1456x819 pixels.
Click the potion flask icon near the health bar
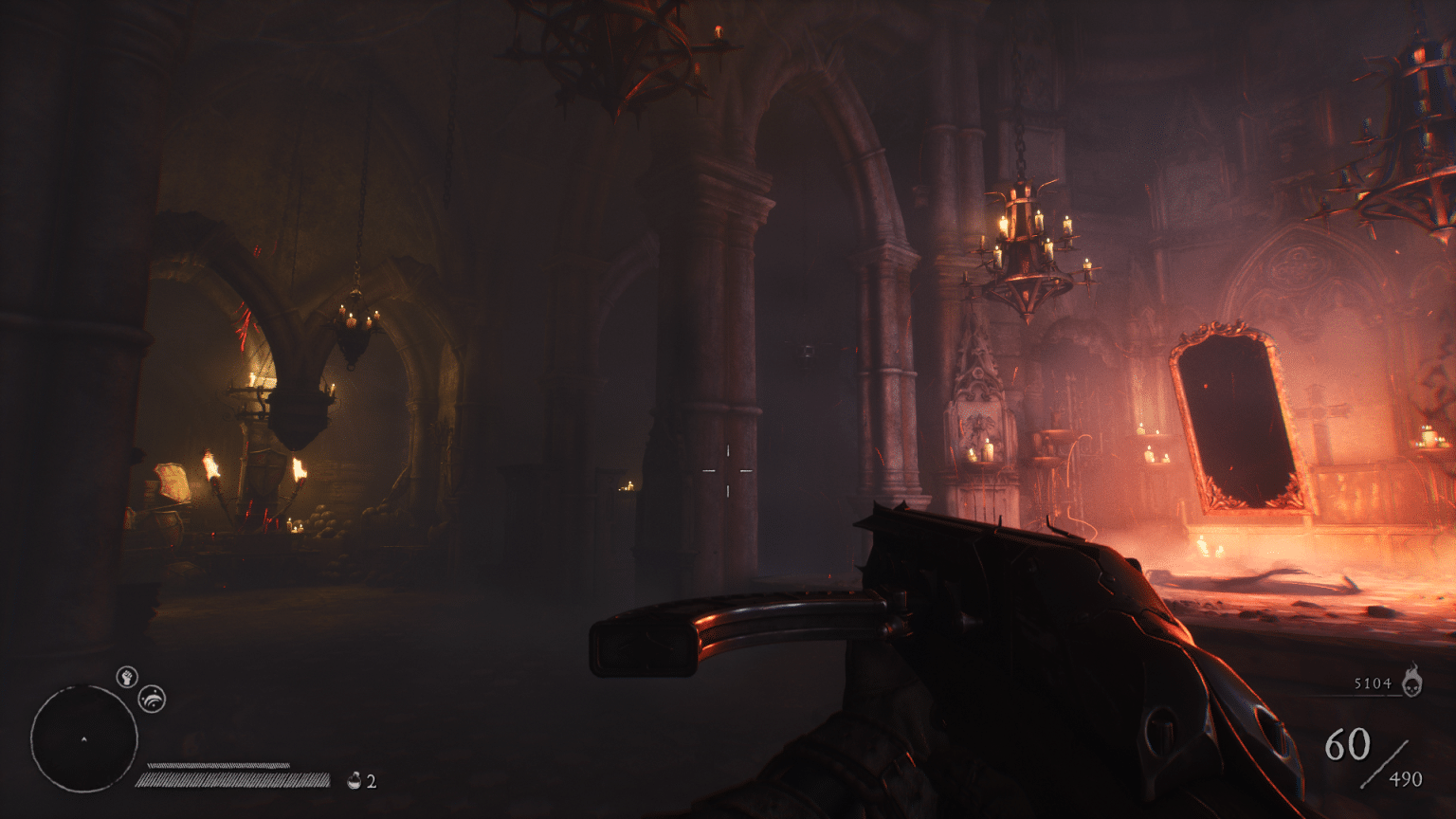click(x=355, y=780)
